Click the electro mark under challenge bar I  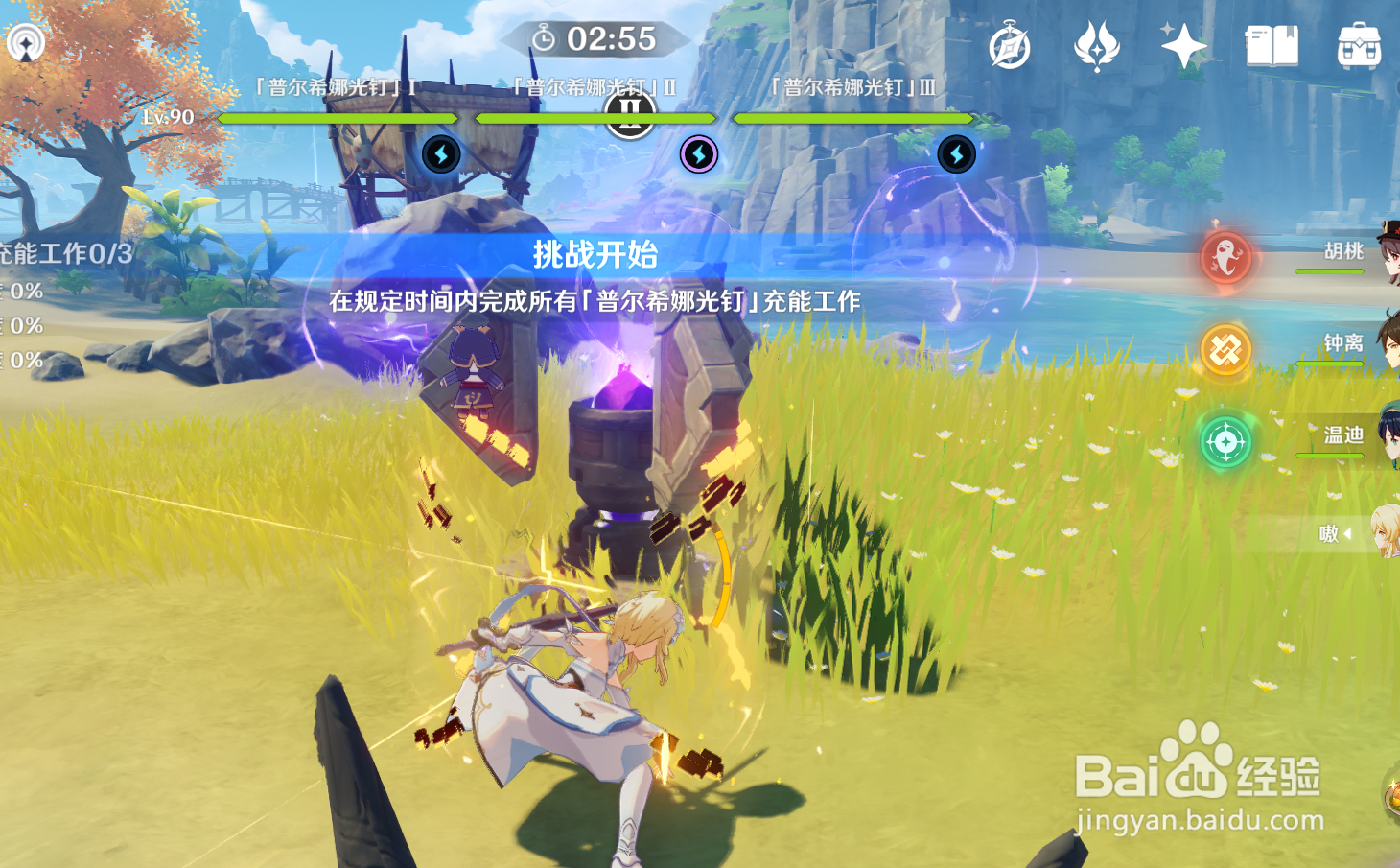[441, 154]
